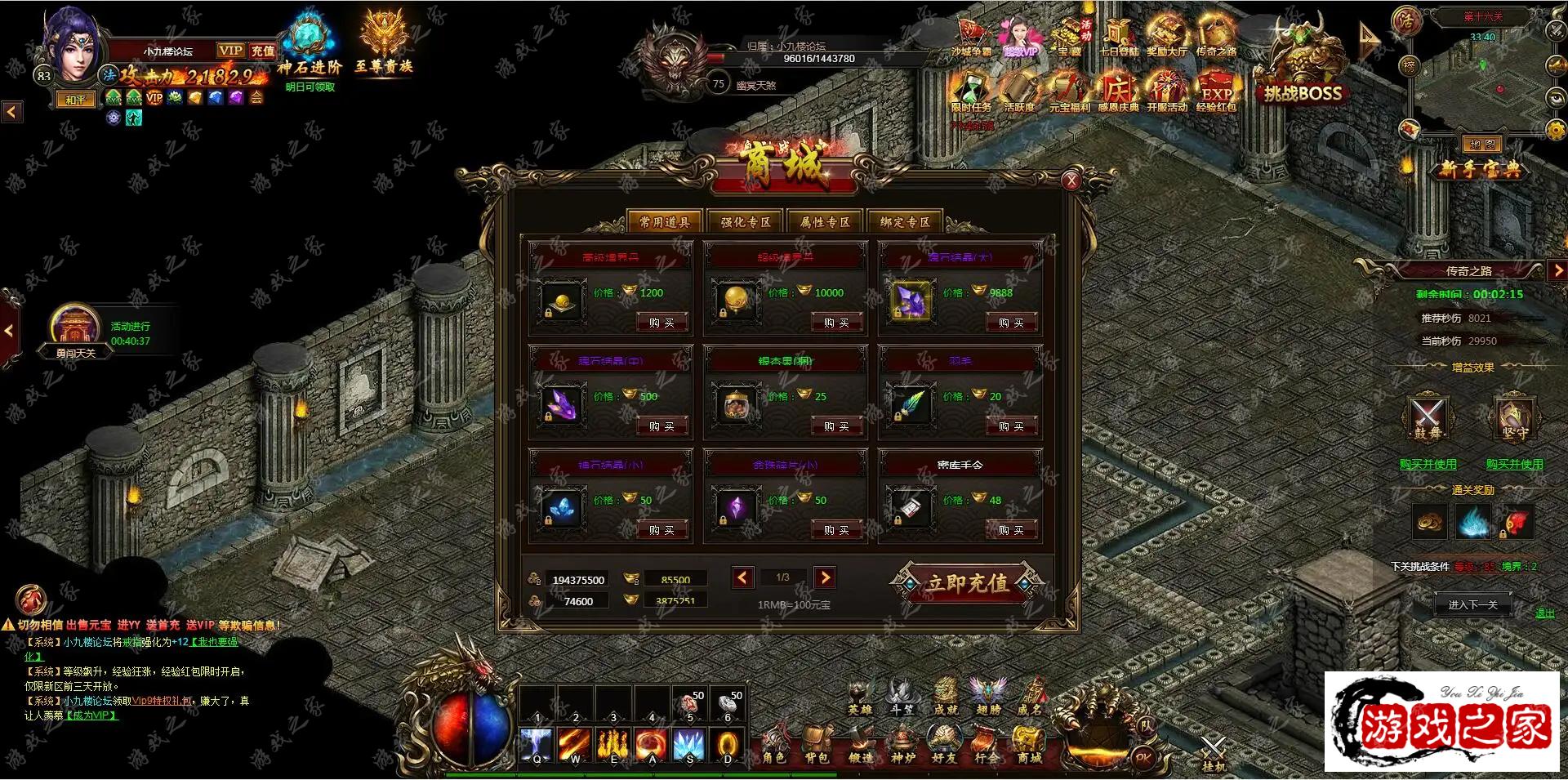Go to the next shop page

pyautogui.click(x=825, y=578)
